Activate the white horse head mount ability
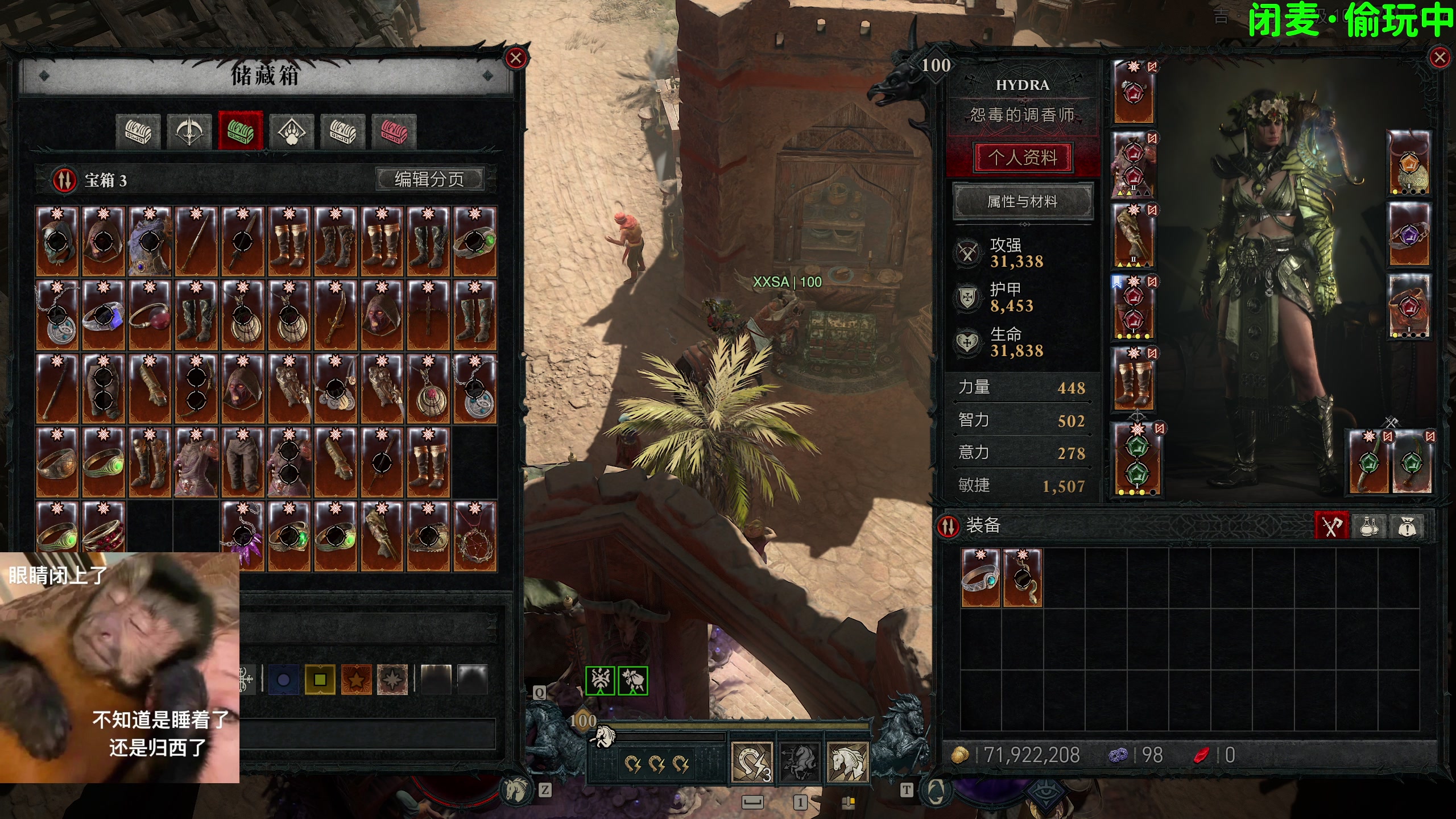This screenshot has width=1456, height=819. (847, 762)
